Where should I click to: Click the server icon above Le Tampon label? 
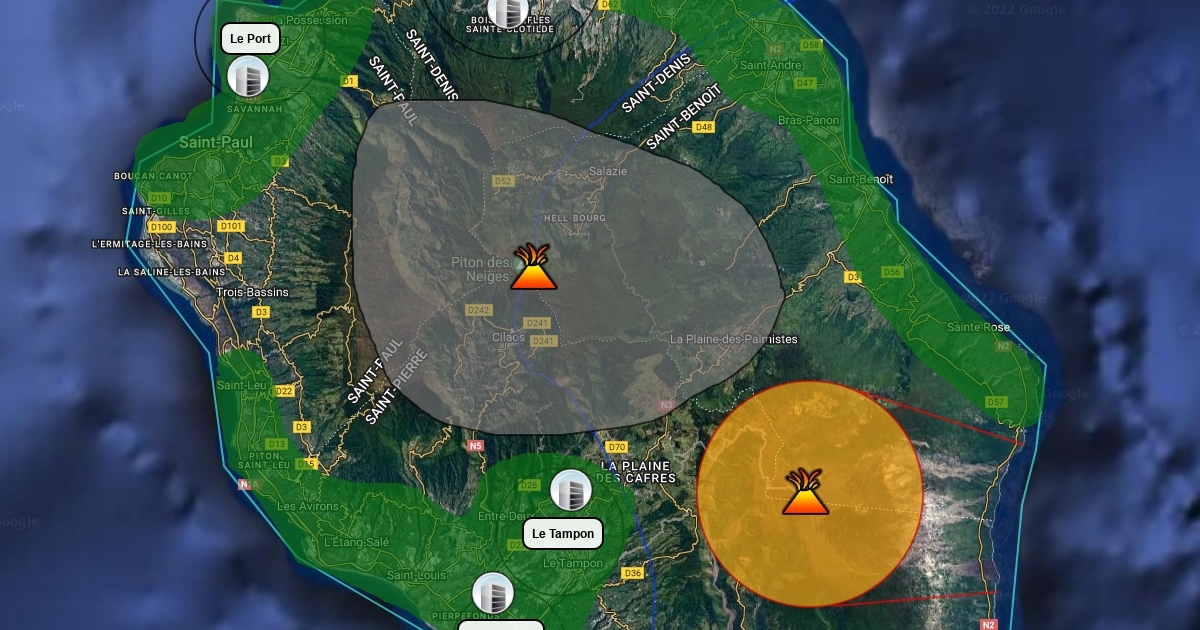(x=571, y=491)
